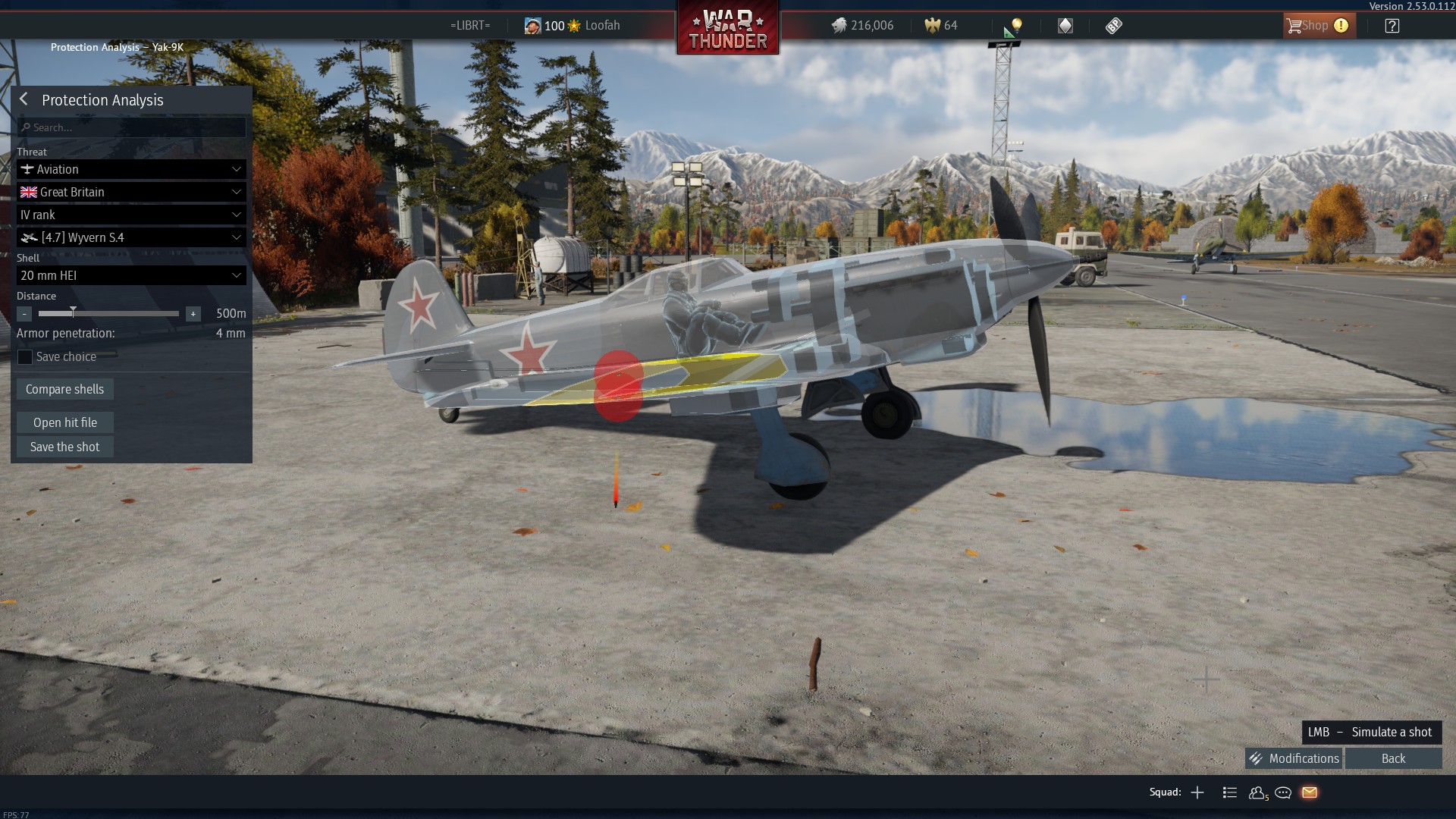Select the Back button
This screenshot has height=819, width=1456.
1393,758
